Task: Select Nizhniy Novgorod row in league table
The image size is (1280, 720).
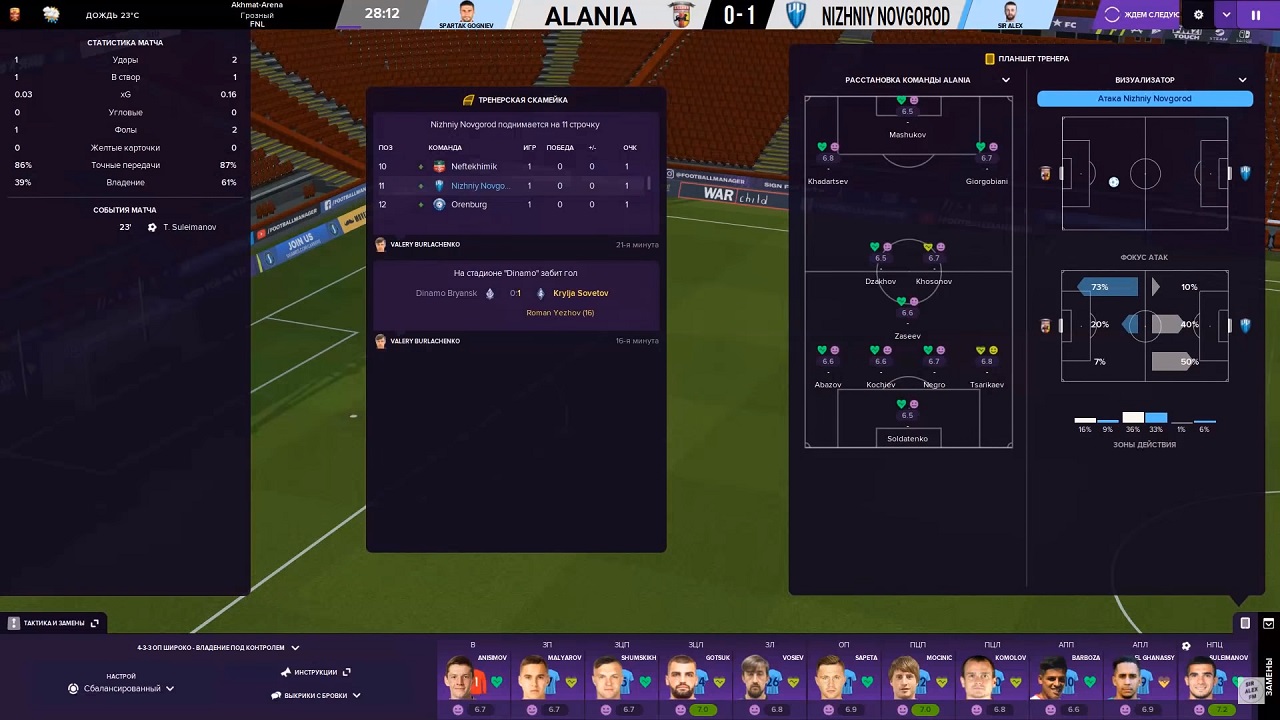Action: pyautogui.click(x=514, y=186)
